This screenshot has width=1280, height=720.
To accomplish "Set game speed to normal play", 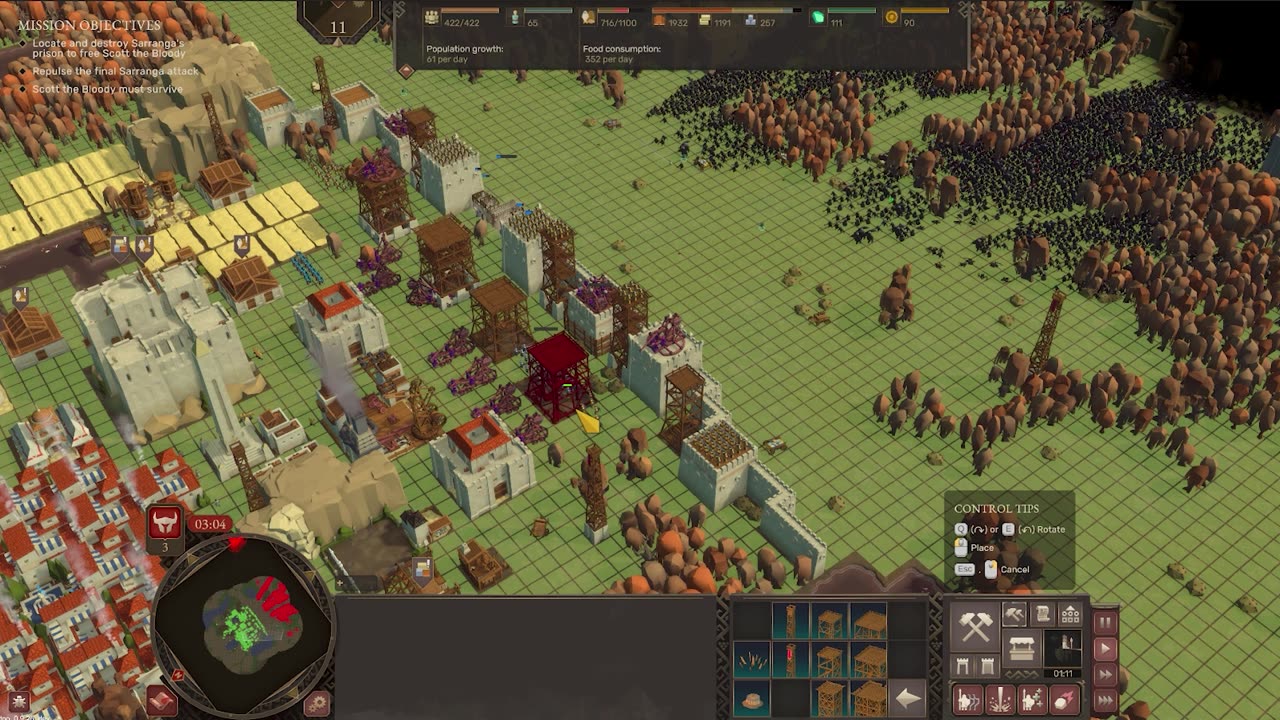I will click(x=1105, y=649).
